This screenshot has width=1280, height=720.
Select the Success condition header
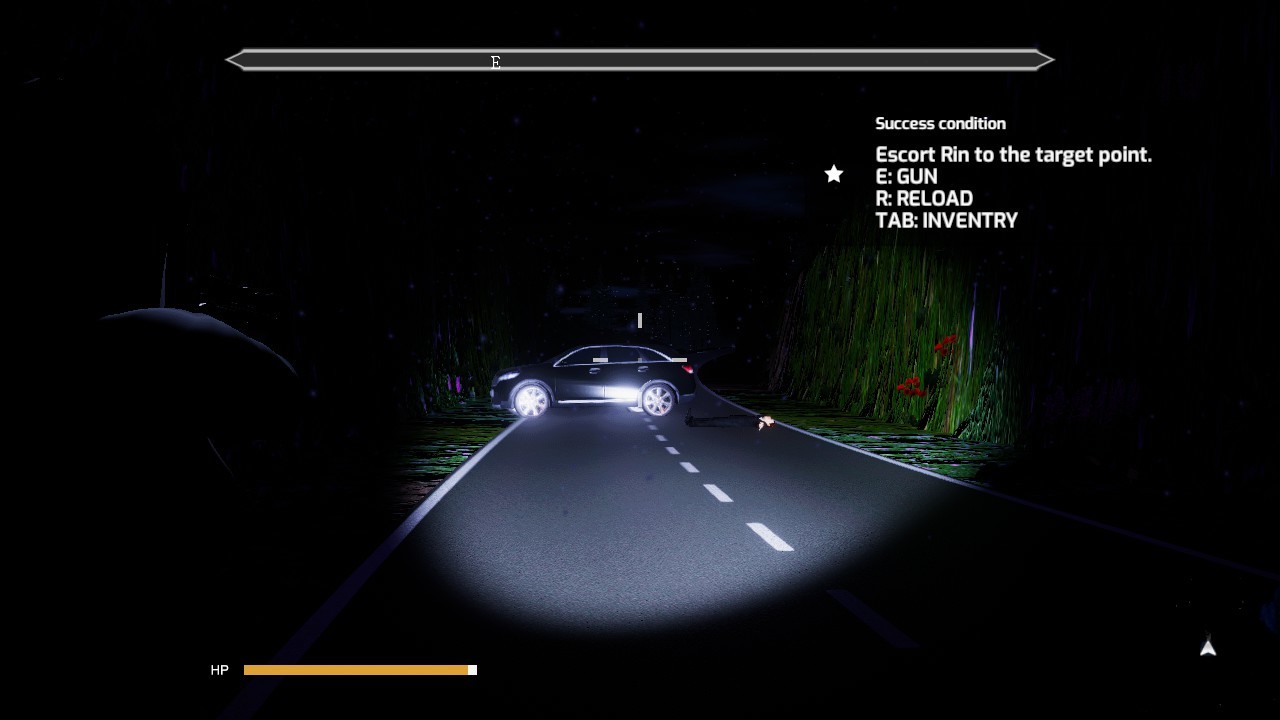click(941, 123)
